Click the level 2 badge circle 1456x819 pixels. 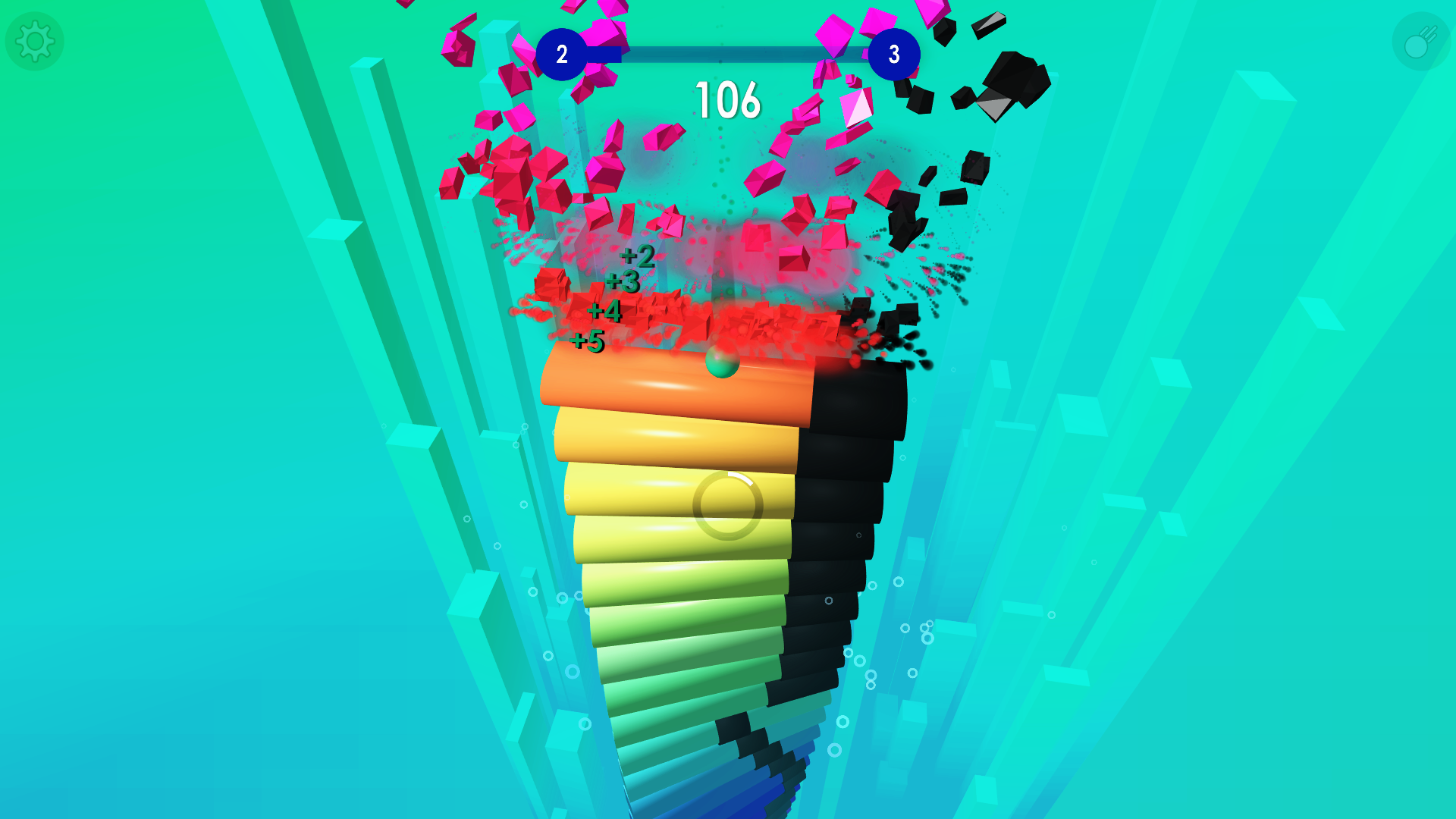pos(562,54)
